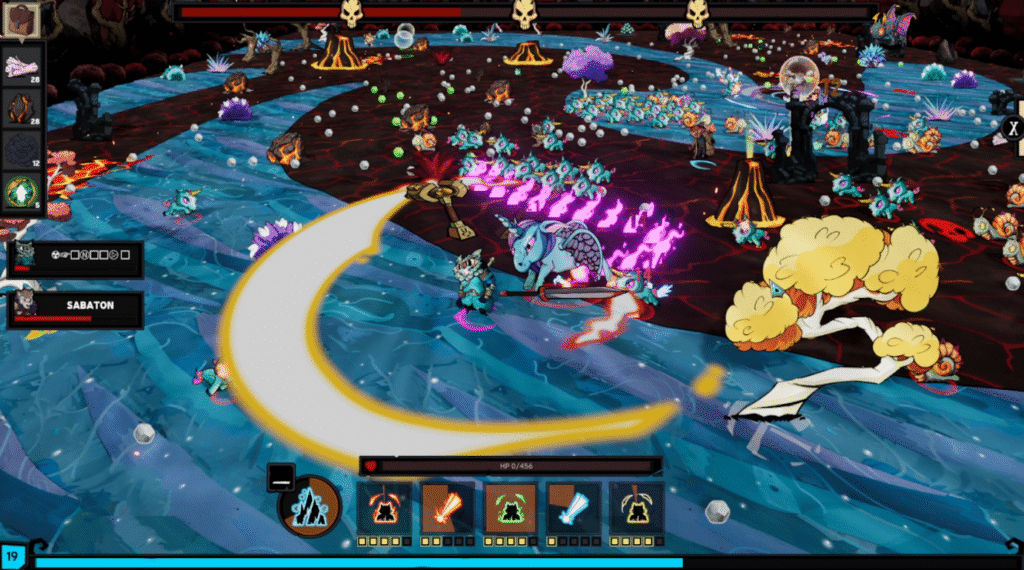Activate the yellow winged cat ability
This screenshot has height=570, width=1024.
click(637, 507)
